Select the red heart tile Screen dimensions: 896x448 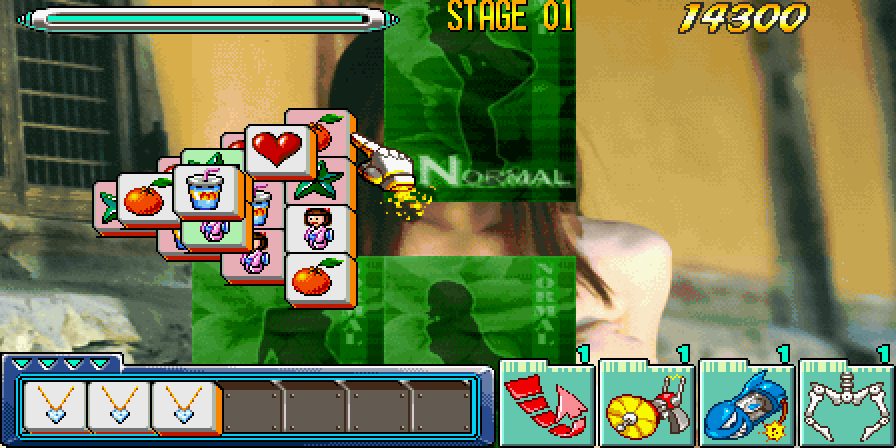click(280, 150)
